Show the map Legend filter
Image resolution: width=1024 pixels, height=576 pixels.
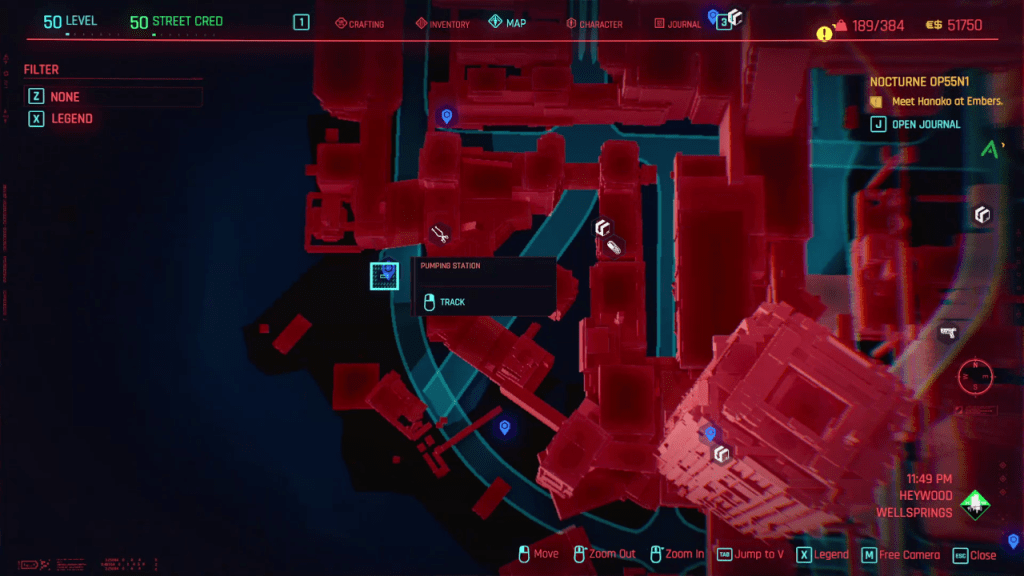point(71,119)
